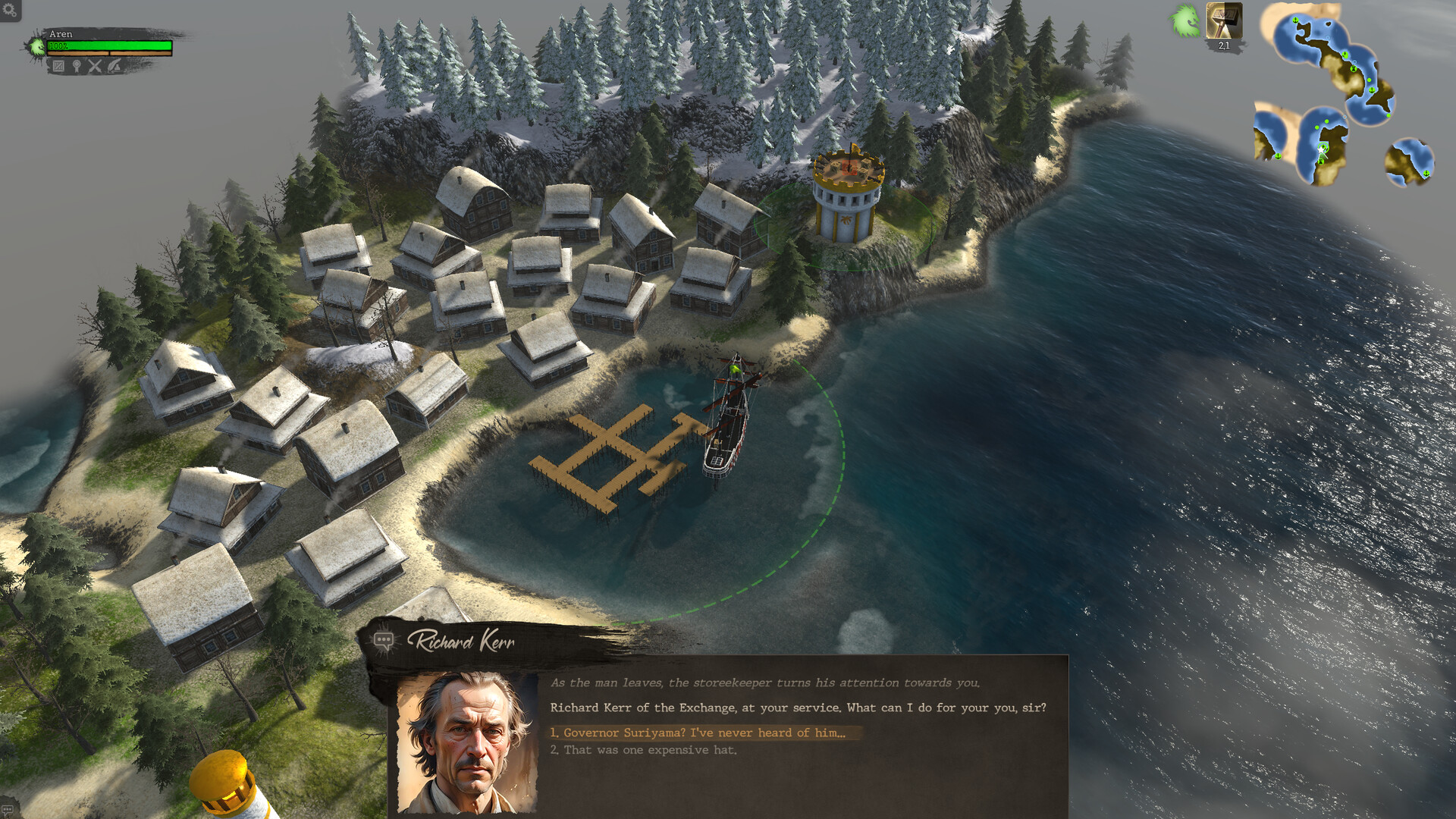1456x819 pixels.
Task: Click the name "Aren" in the status panel
Action: point(61,34)
